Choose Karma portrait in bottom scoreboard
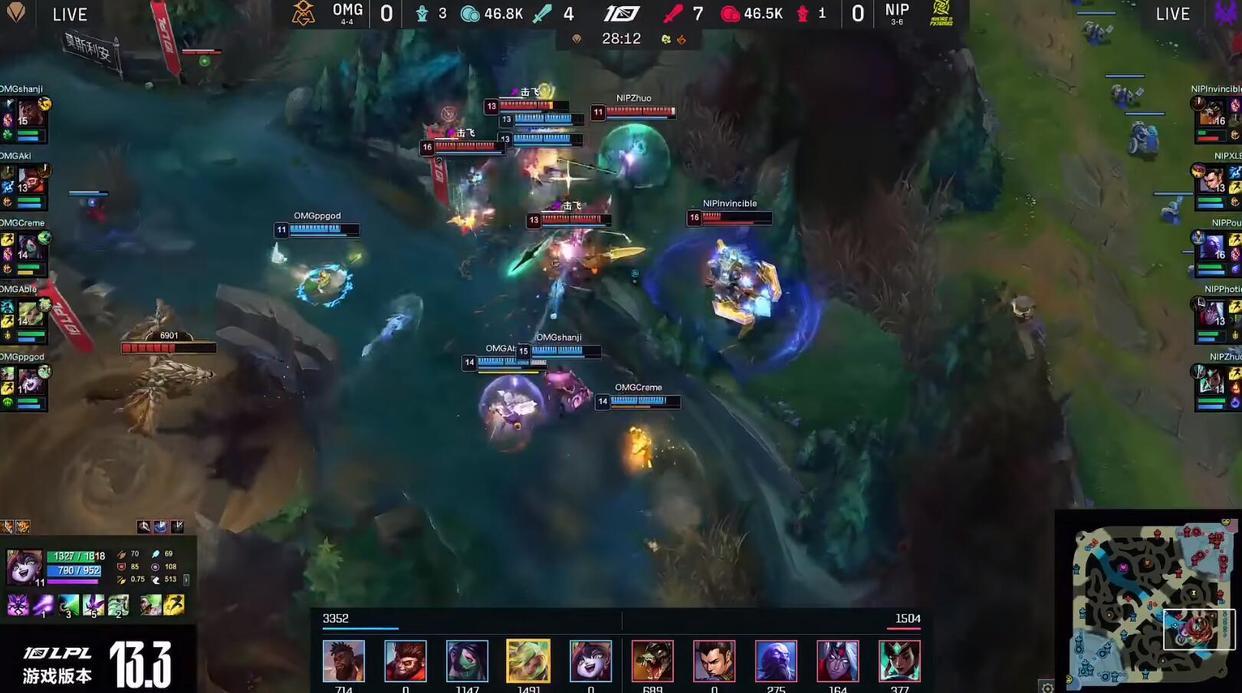The height and width of the screenshot is (693, 1242). click(x=899, y=661)
